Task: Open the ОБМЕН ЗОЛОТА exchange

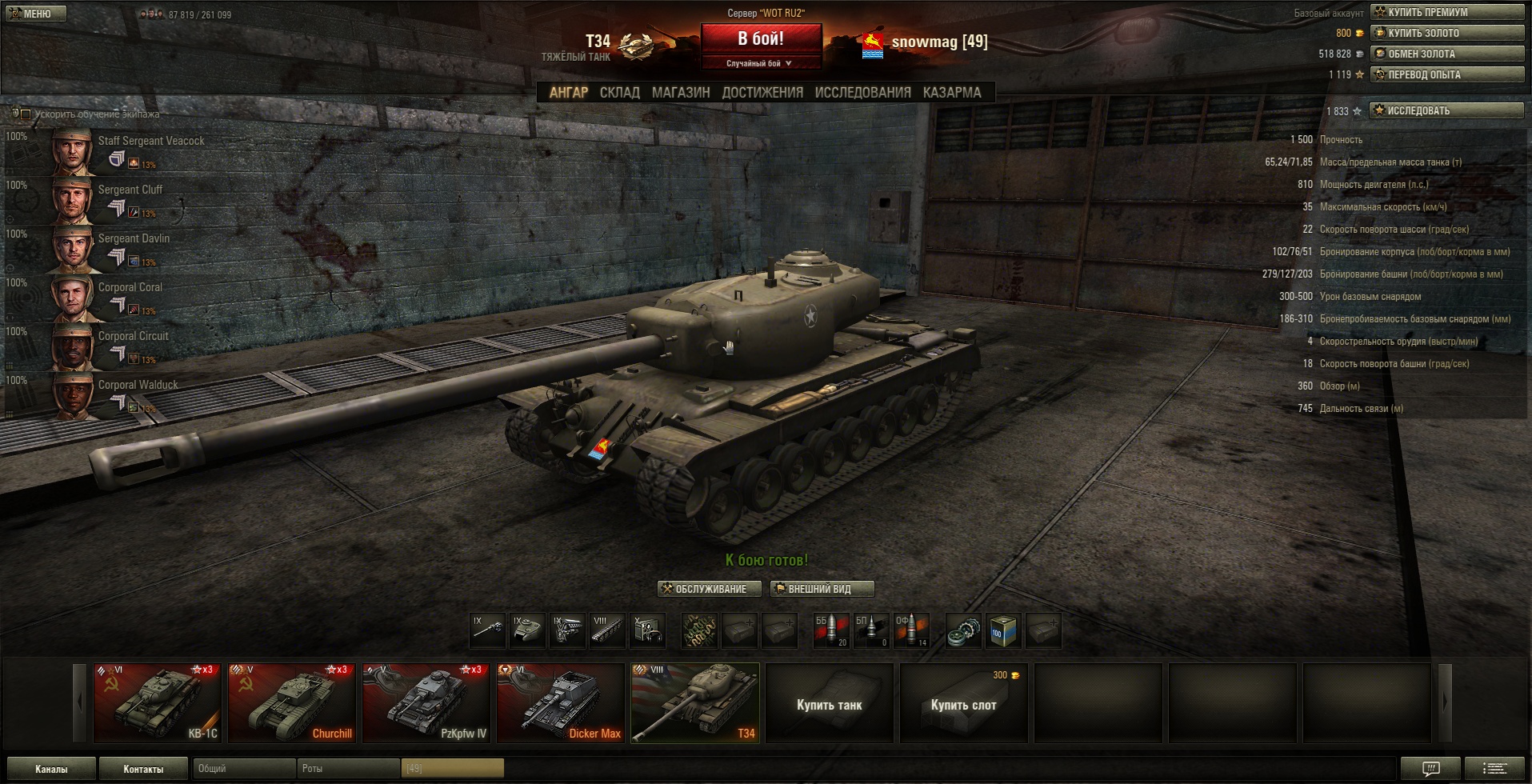Action: [1446, 54]
